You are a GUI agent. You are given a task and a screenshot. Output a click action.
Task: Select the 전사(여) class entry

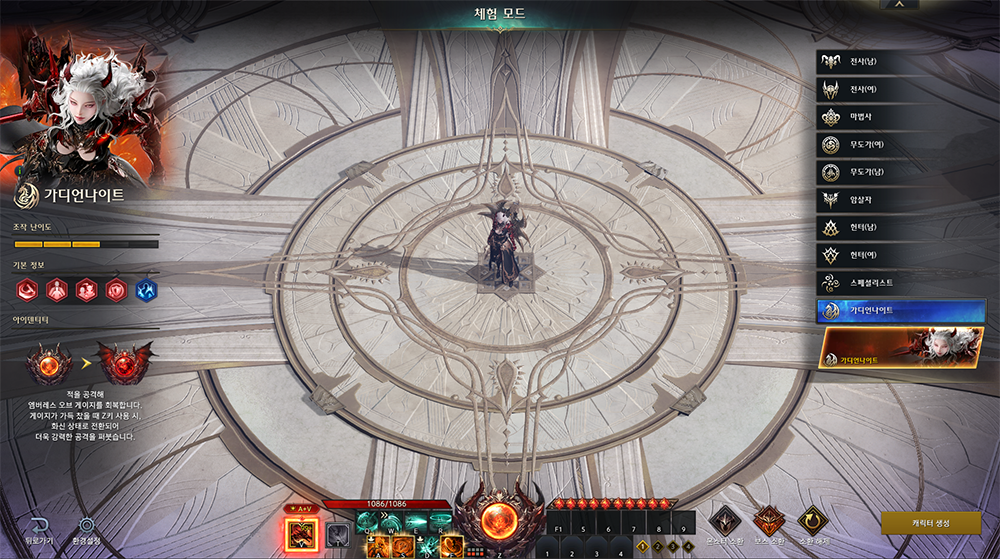point(898,90)
